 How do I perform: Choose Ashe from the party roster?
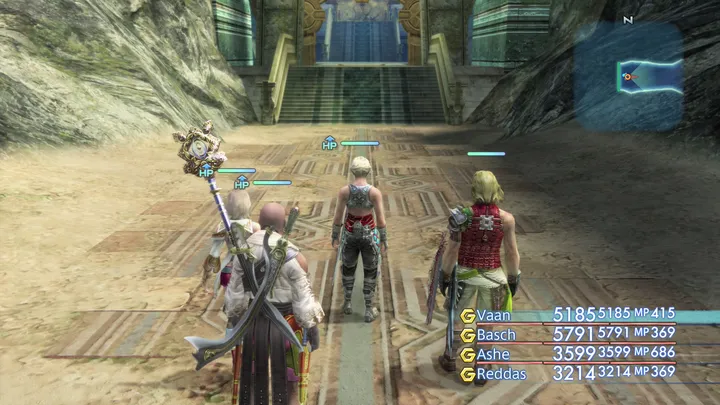(x=494, y=354)
